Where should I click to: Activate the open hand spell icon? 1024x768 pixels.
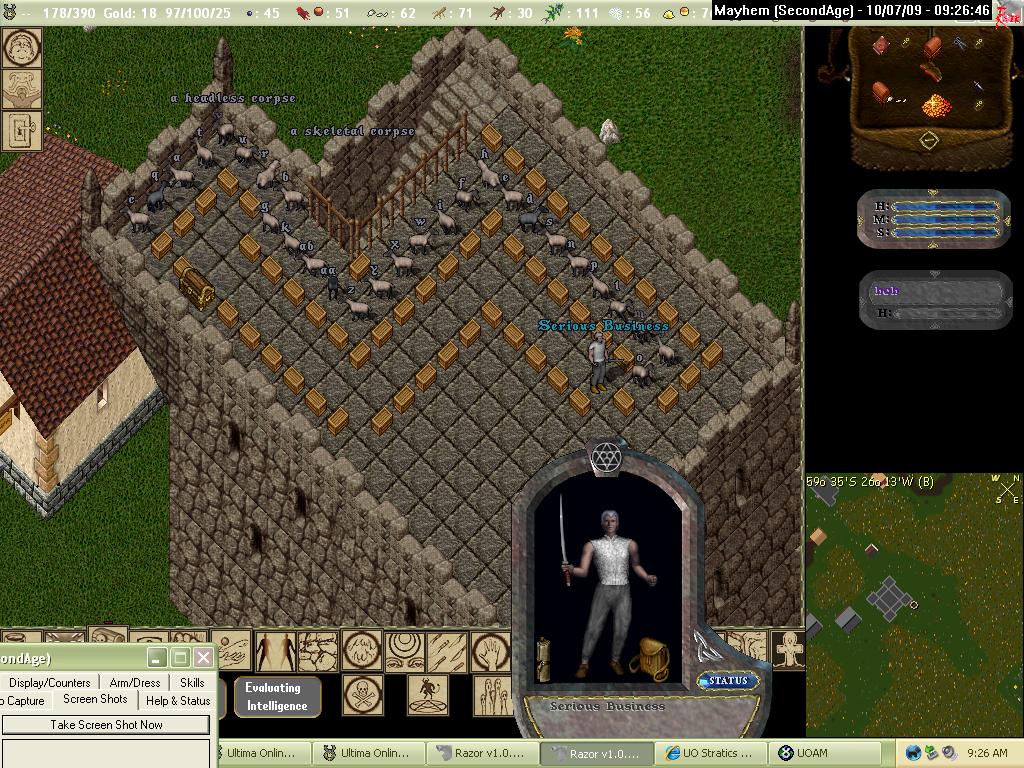pos(491,651)
